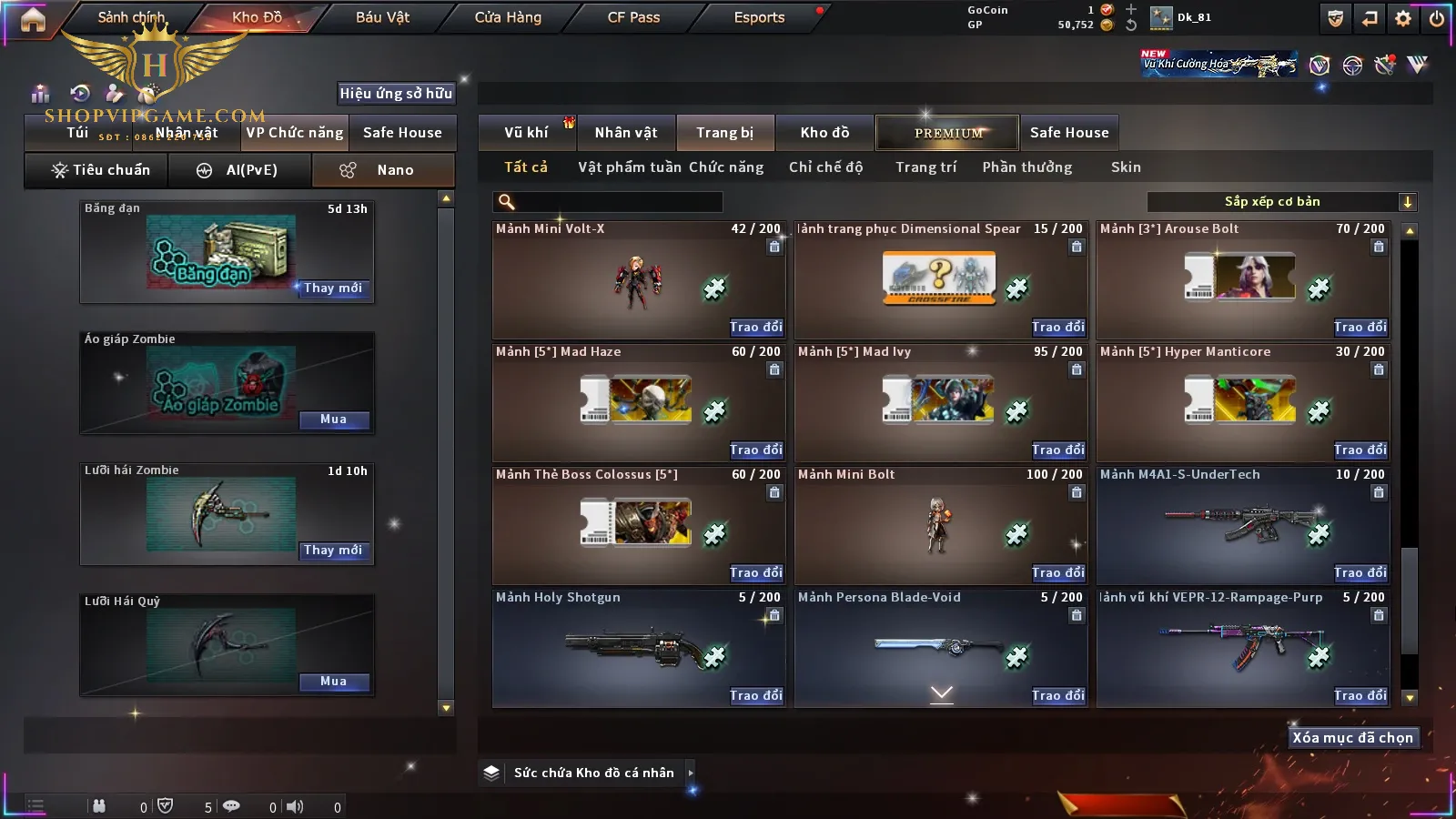The height and width of the screenshot is (819, 1456).
Task: Open the Sắp xếp cơ bản dropdown
Action: pyautogui.click(x=1281, y=202)
